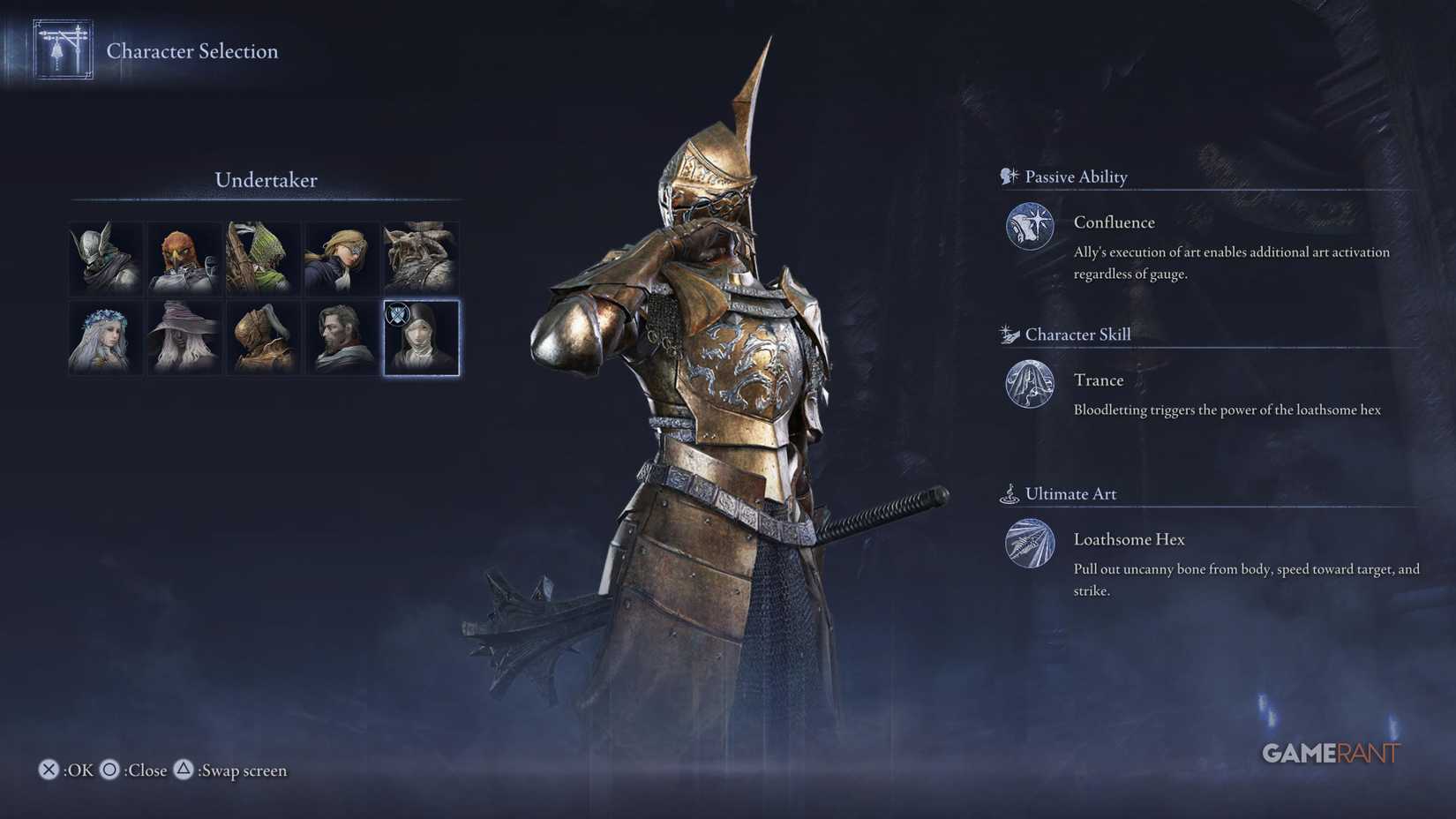Select the bird-headed character portrait

(x=184, y=258)
